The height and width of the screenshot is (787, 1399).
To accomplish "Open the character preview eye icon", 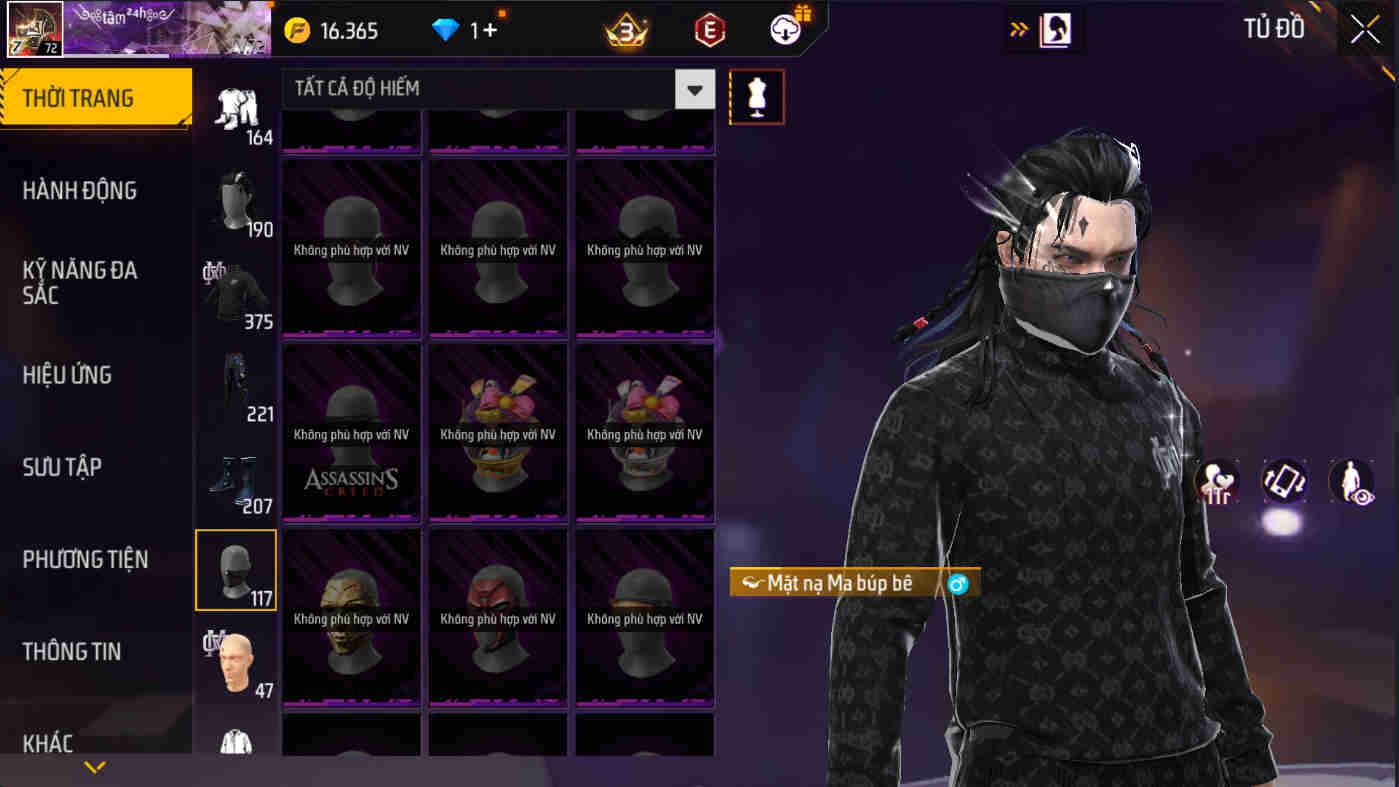I will click(1350, 482).
